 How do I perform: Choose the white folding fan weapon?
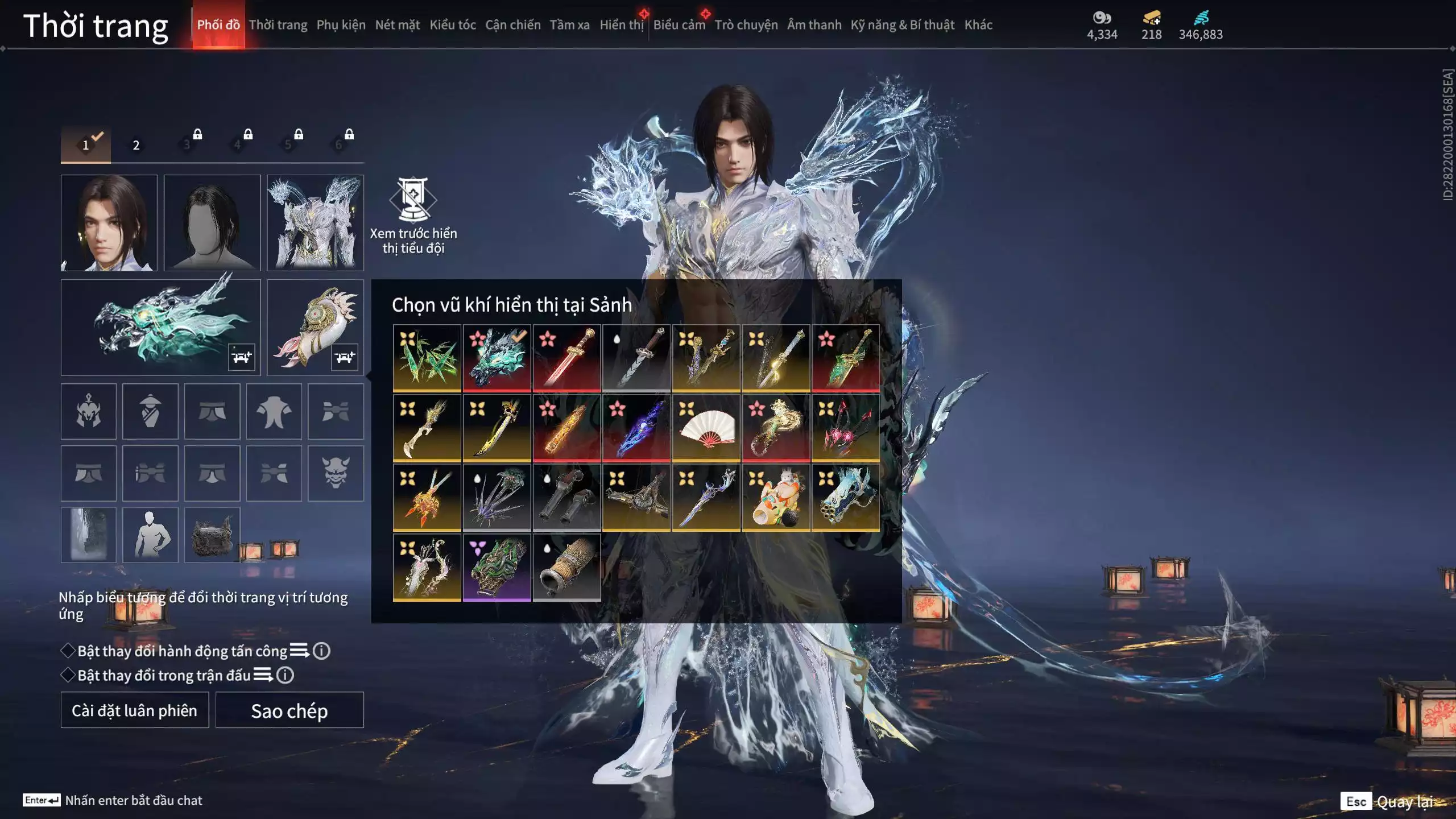[x=706, y=428]
